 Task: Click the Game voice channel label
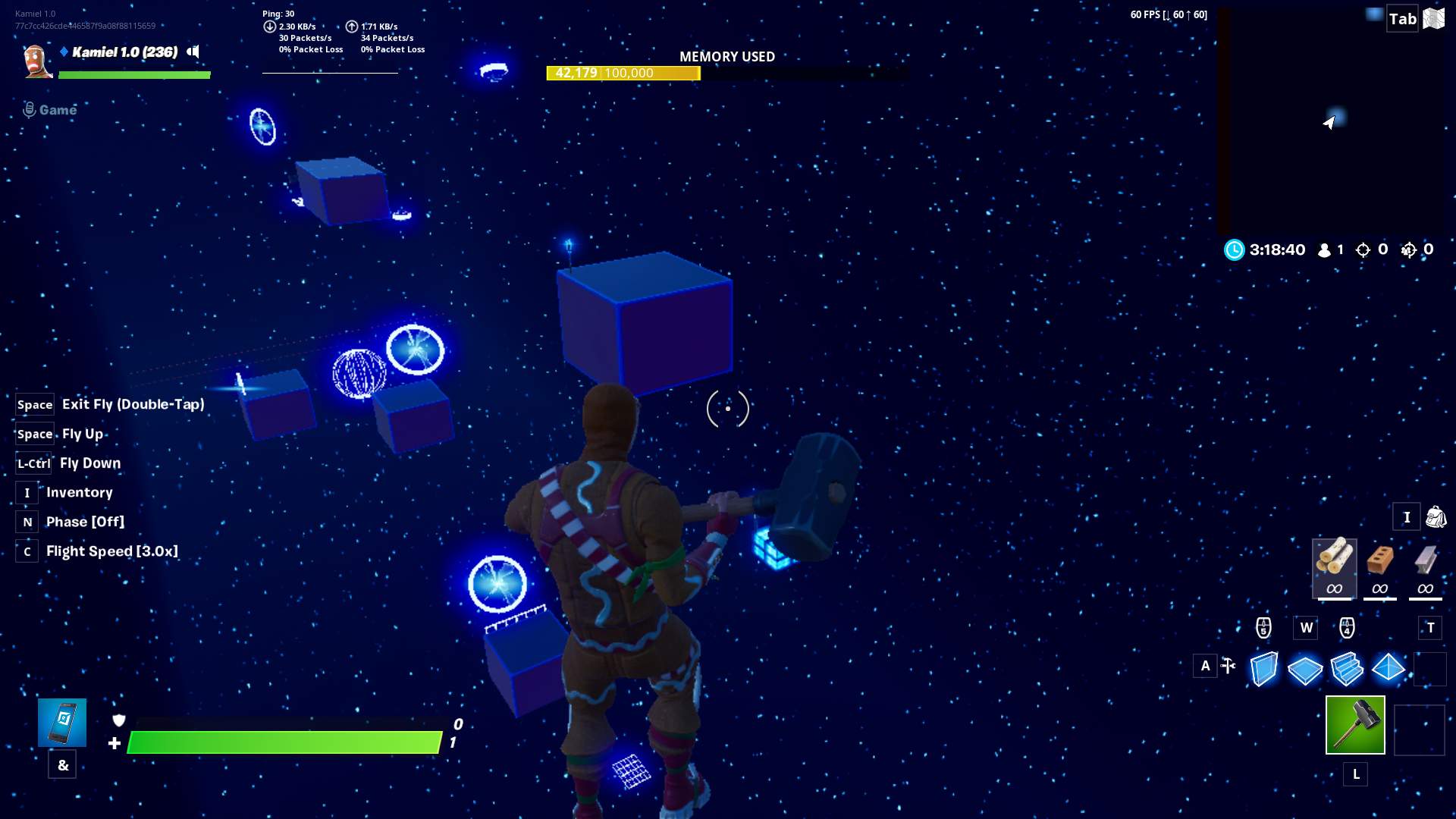pos(58,109)
